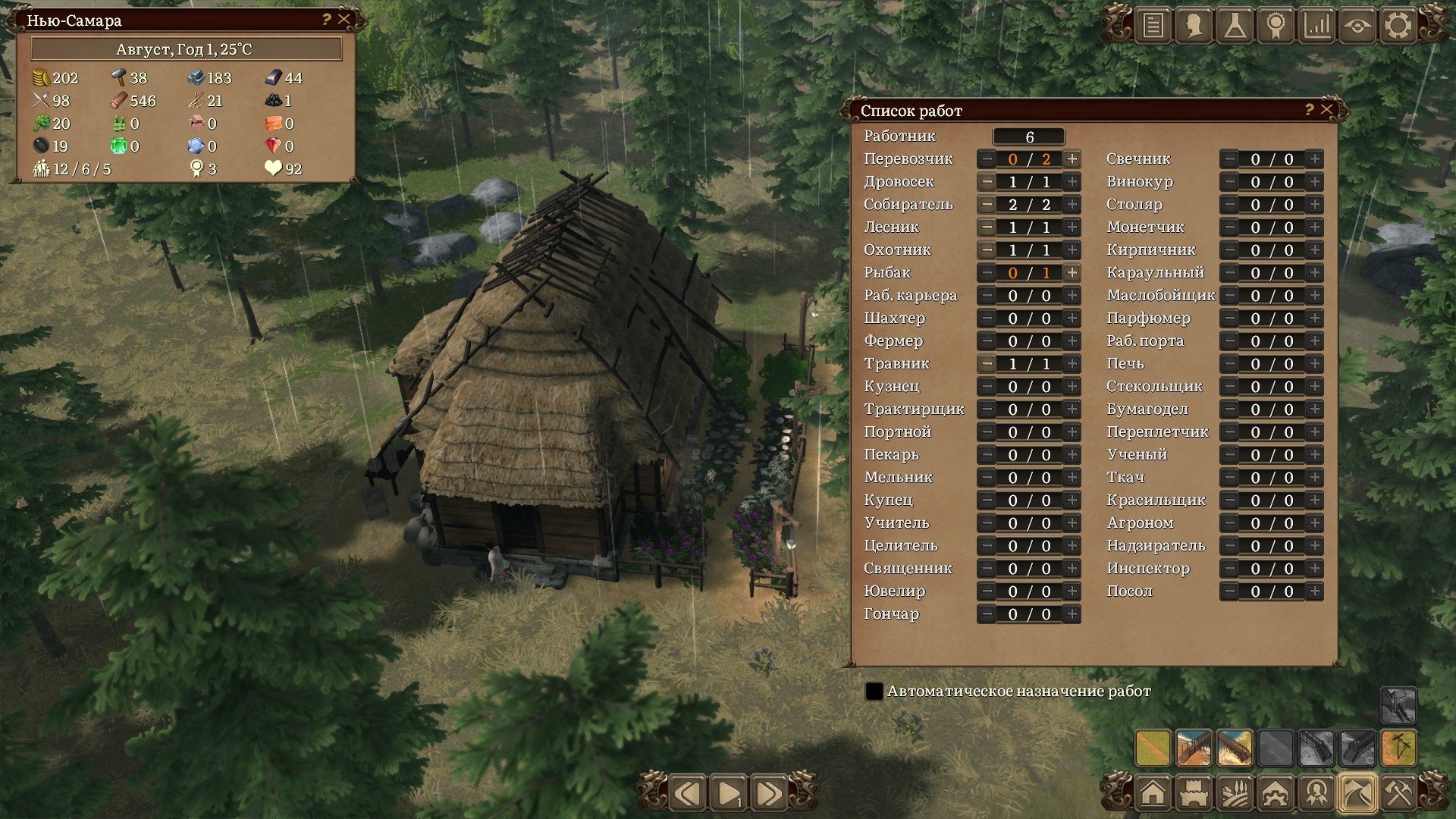Viewport: 1456px width, 819px height.
Task: Close the Список работ panel
Action: (1326, 109)
